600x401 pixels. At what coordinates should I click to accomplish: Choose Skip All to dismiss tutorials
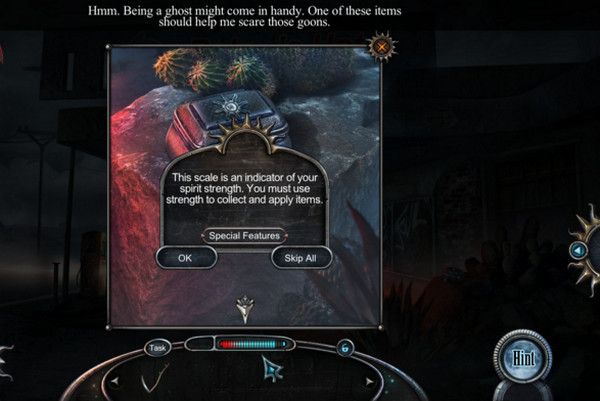click(x=301, y=258)
